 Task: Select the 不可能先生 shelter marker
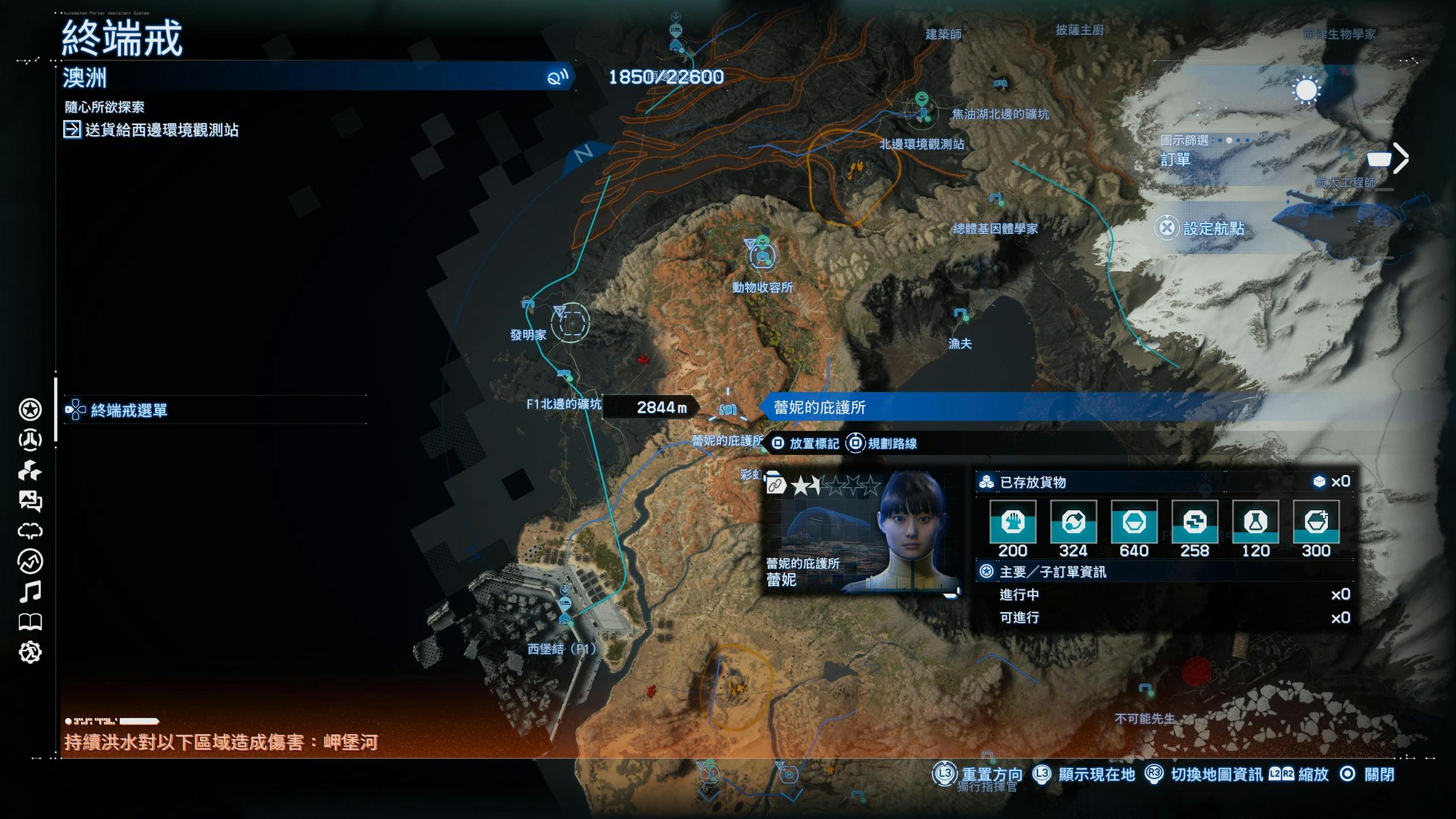(1145, 690)
